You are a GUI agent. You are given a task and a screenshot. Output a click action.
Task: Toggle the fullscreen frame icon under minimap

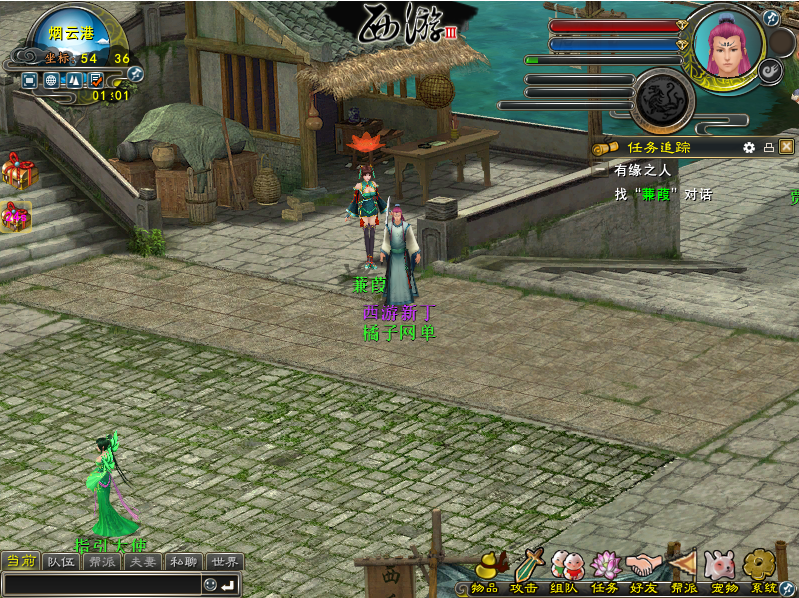[28, 79]
